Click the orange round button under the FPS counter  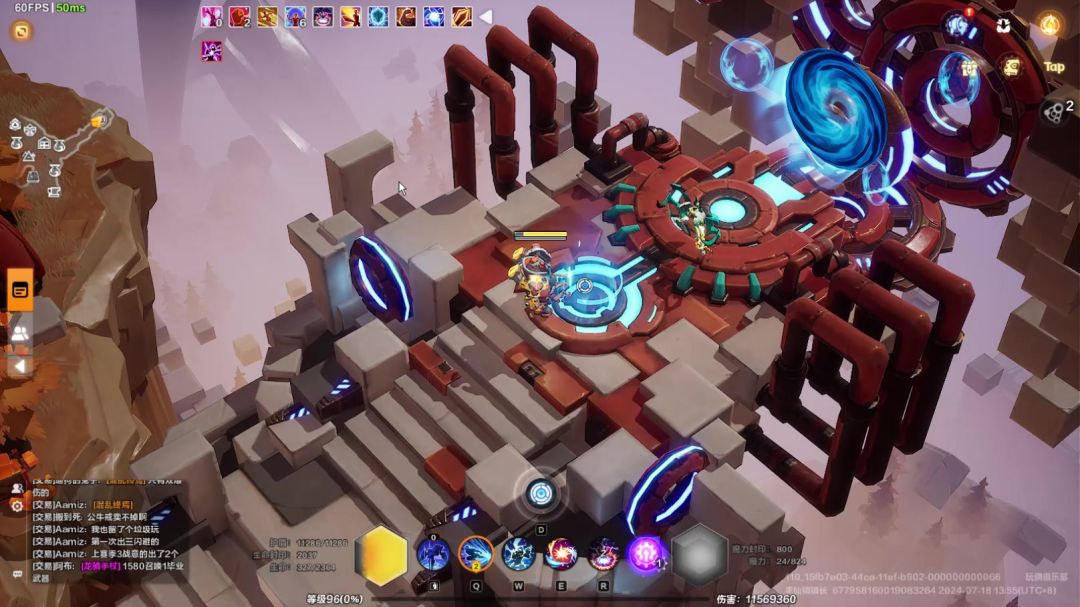pyautogui.click(x=20, y=31)
